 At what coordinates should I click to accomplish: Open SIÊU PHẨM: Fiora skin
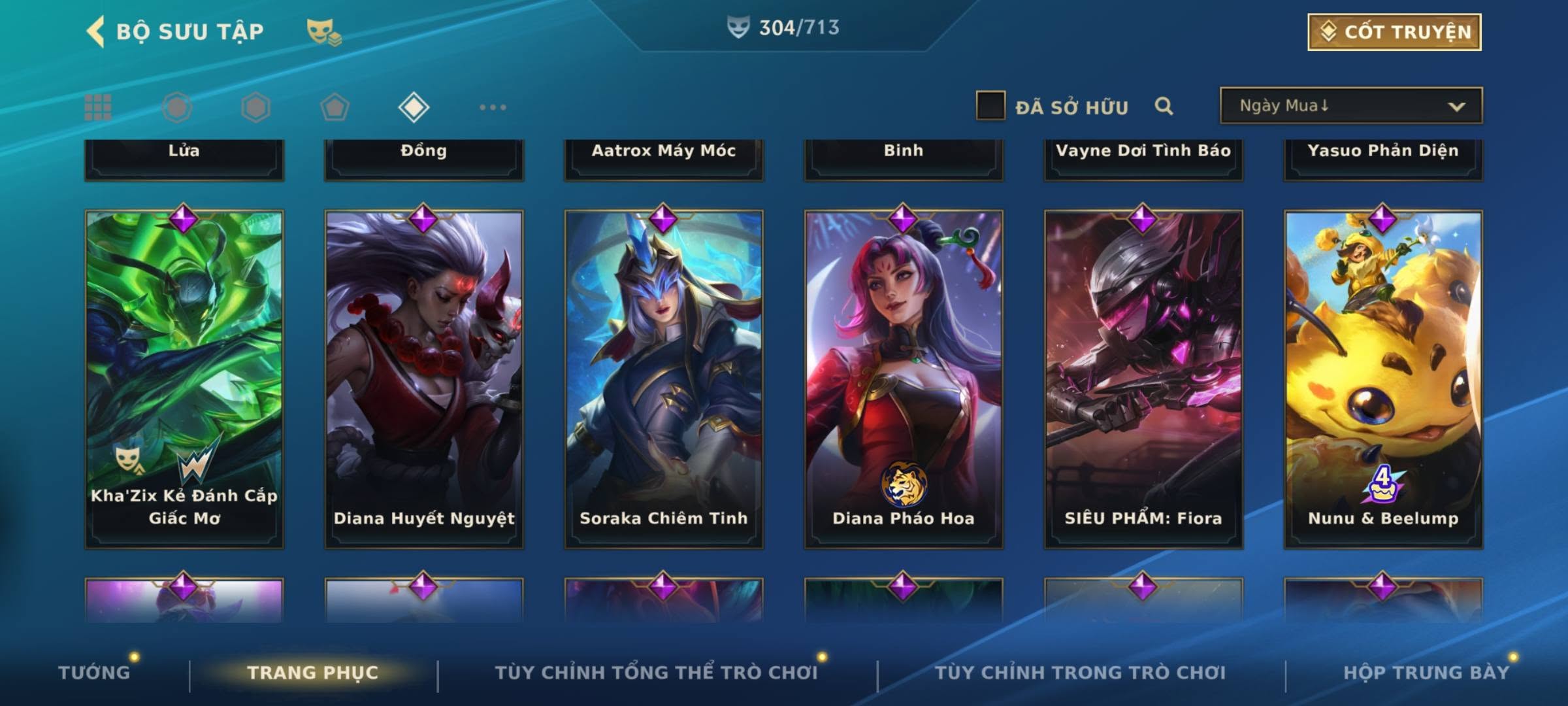(1143, 379)
